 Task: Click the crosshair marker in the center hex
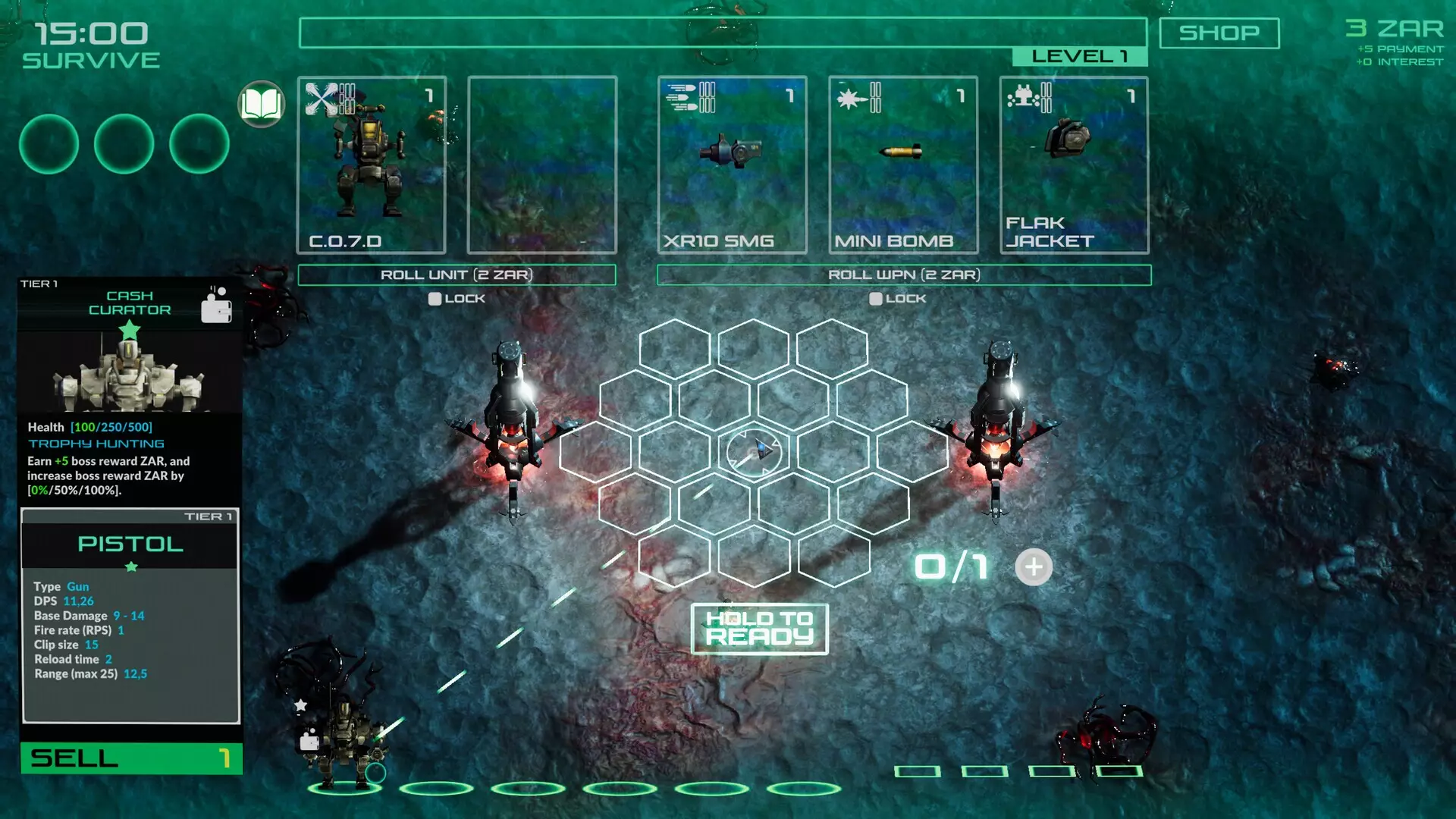(756, 451)
